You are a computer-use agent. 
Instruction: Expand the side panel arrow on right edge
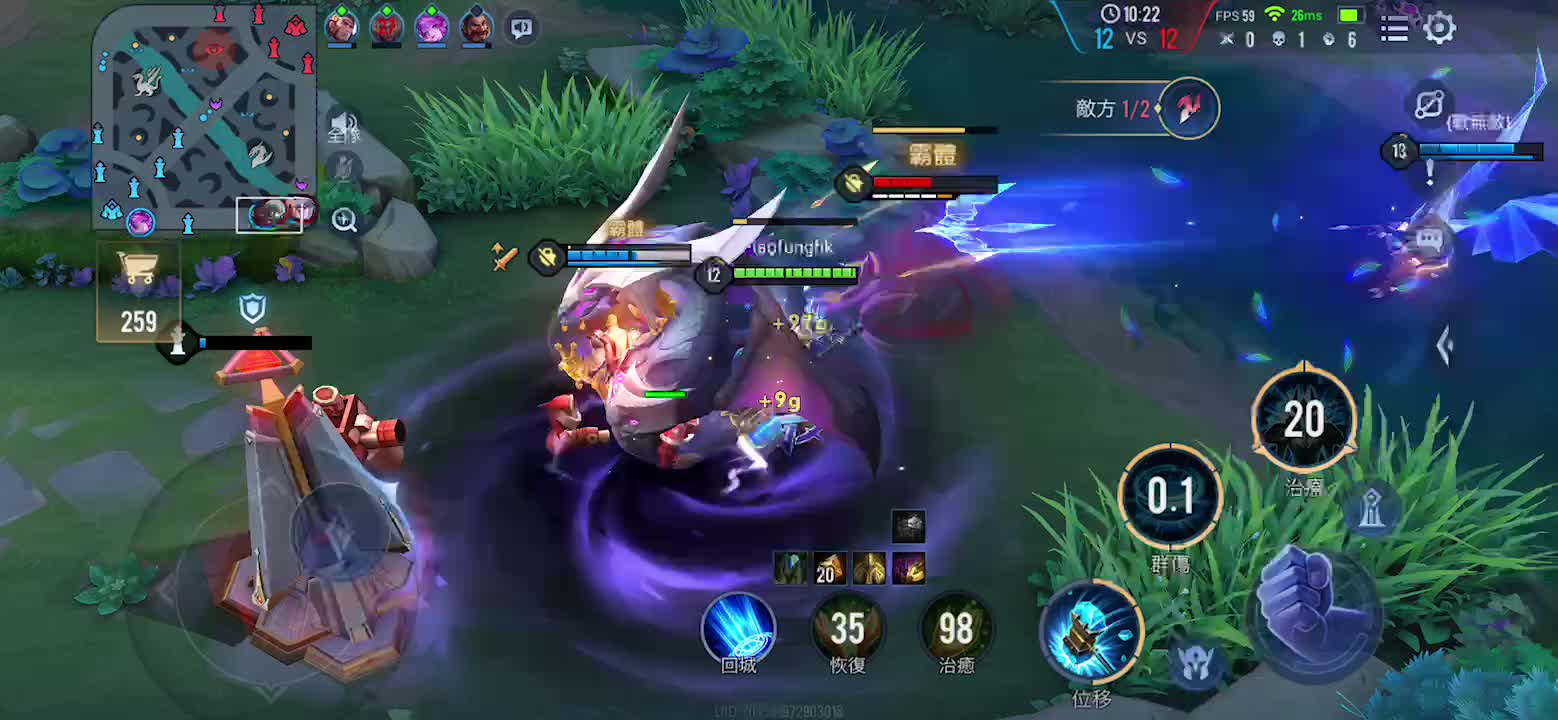point(1445,346)
